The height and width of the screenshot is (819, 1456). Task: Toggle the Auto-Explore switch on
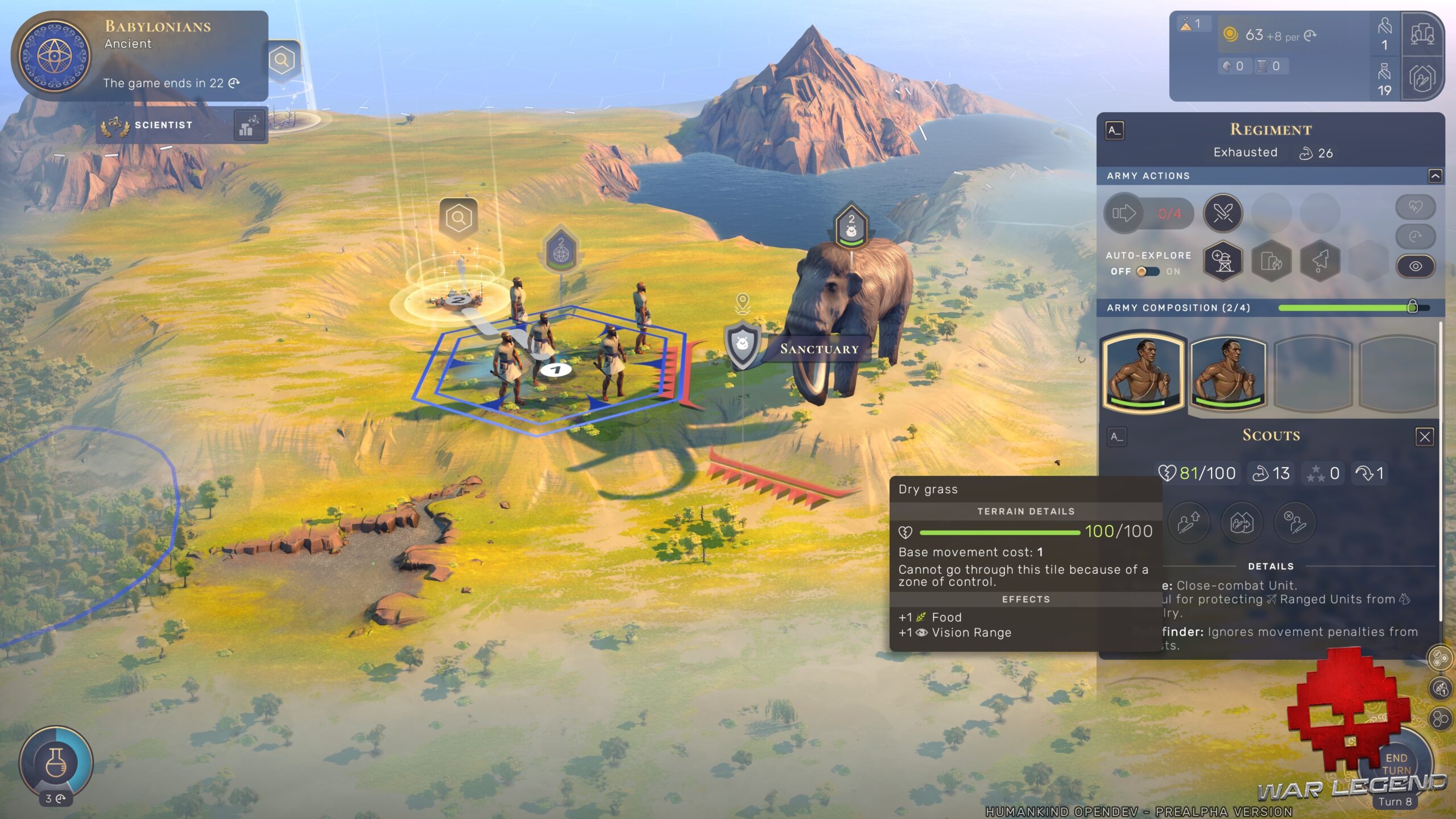(x=1147, y=272)
